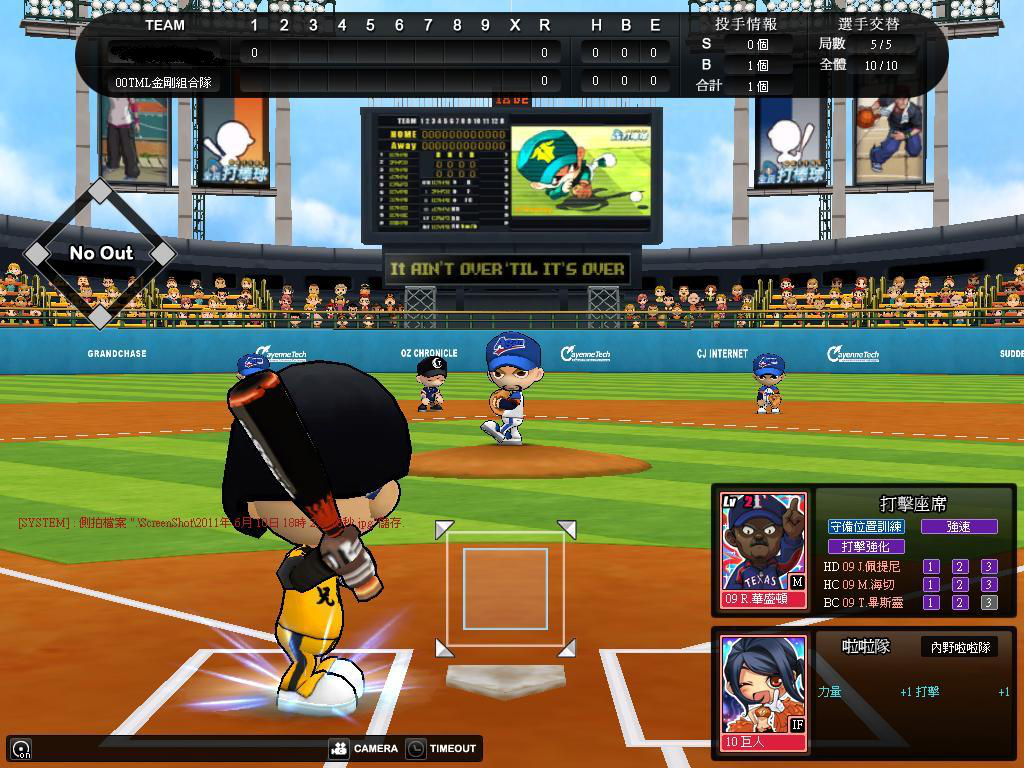Toggle the round 'on' icon in bottom bar
1024x768 pixels.
pos(21,748)
